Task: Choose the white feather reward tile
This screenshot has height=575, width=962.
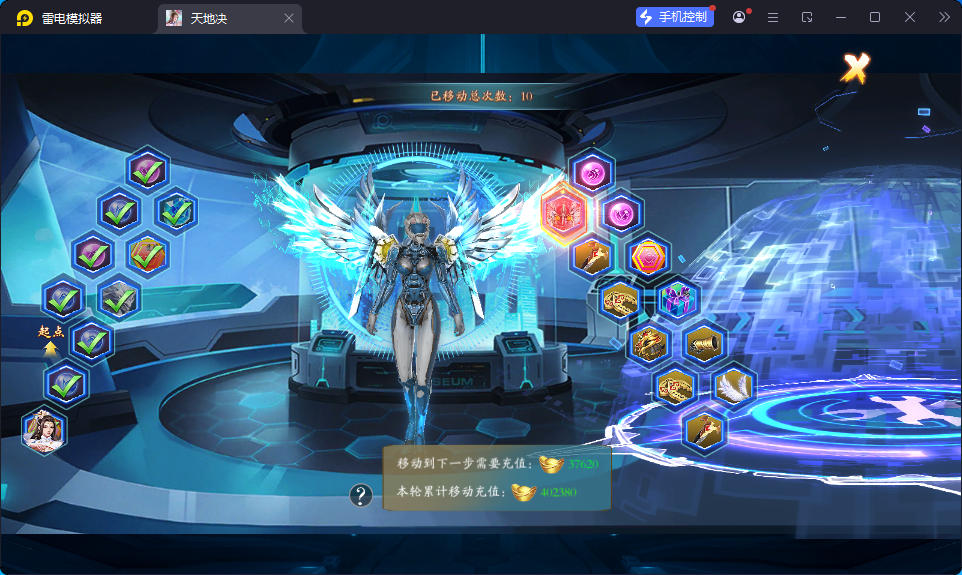Action: (x=733, y=385)
